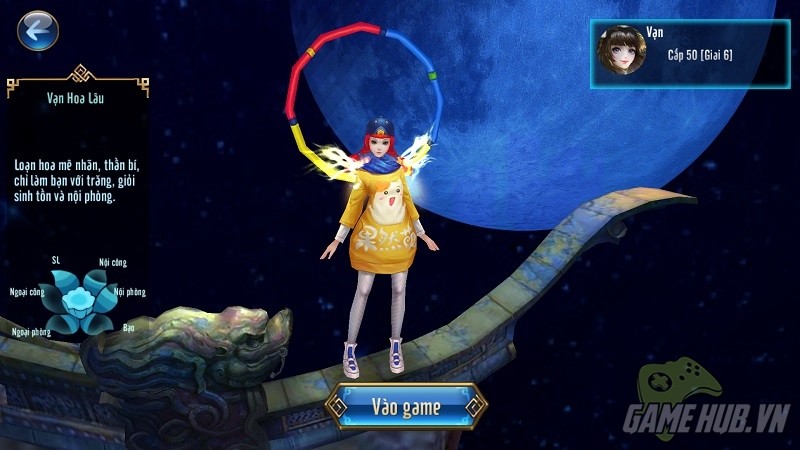The image size is (800, 450).
Task: Click the back arrow button
Action: [x=38, y=32]
